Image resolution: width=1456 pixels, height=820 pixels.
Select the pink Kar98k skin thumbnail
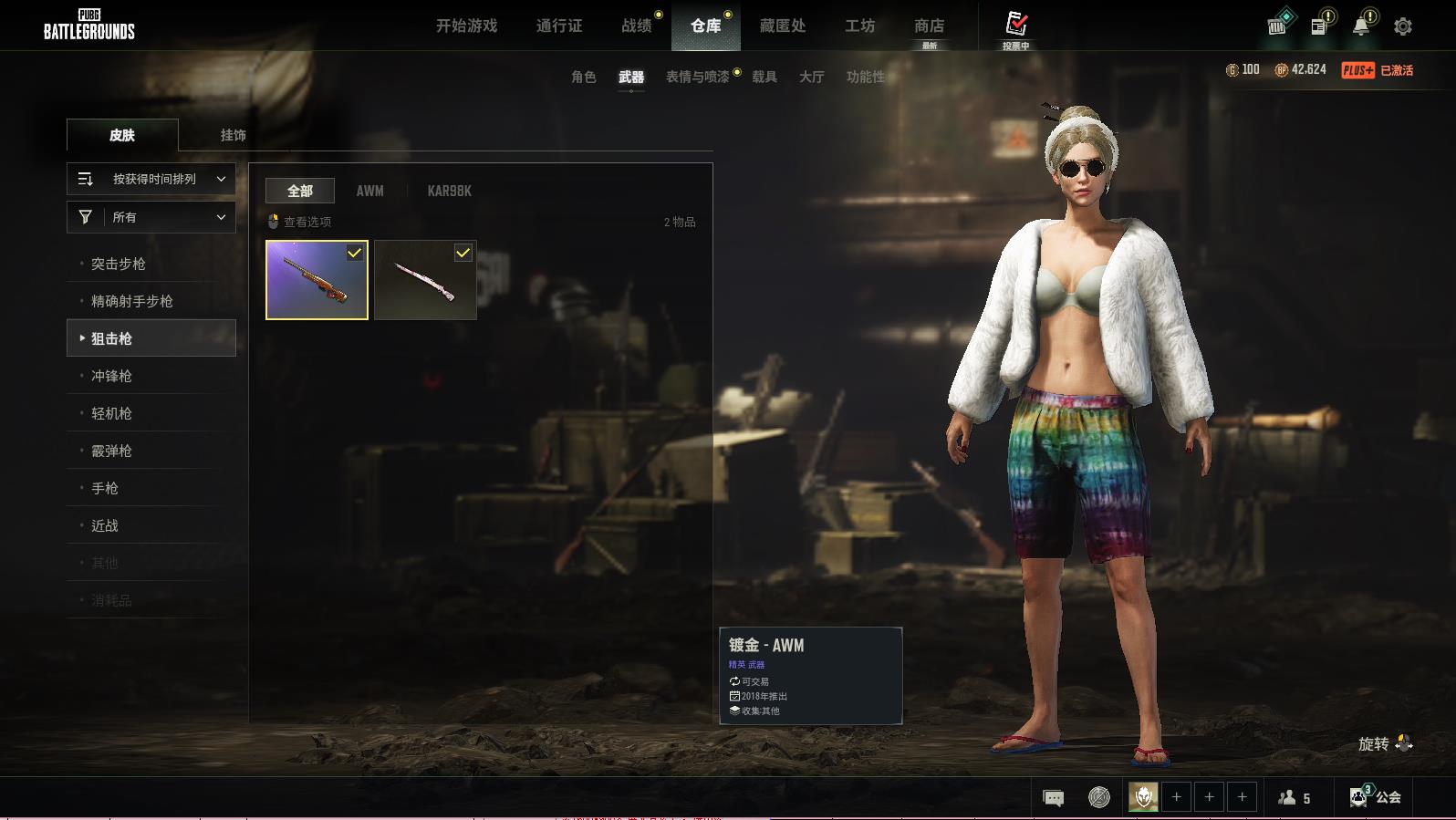click(425, 280)
